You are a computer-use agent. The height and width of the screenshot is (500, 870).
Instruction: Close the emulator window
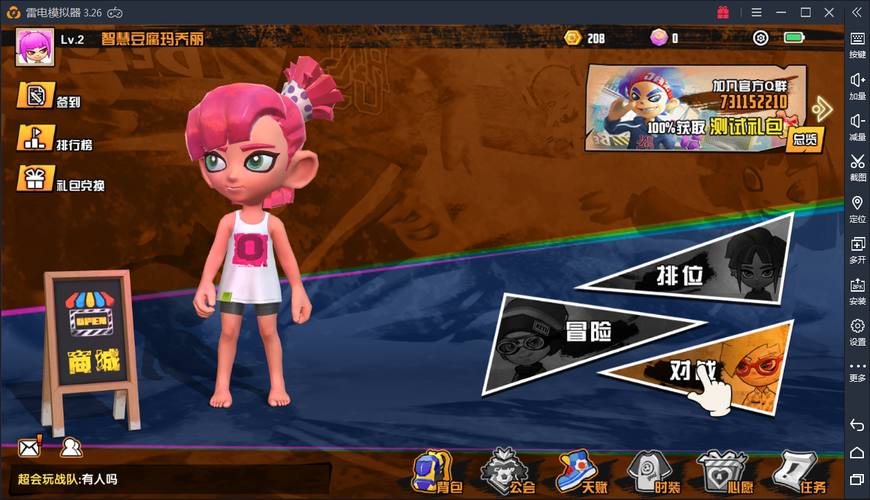click(x=829, y=12)
